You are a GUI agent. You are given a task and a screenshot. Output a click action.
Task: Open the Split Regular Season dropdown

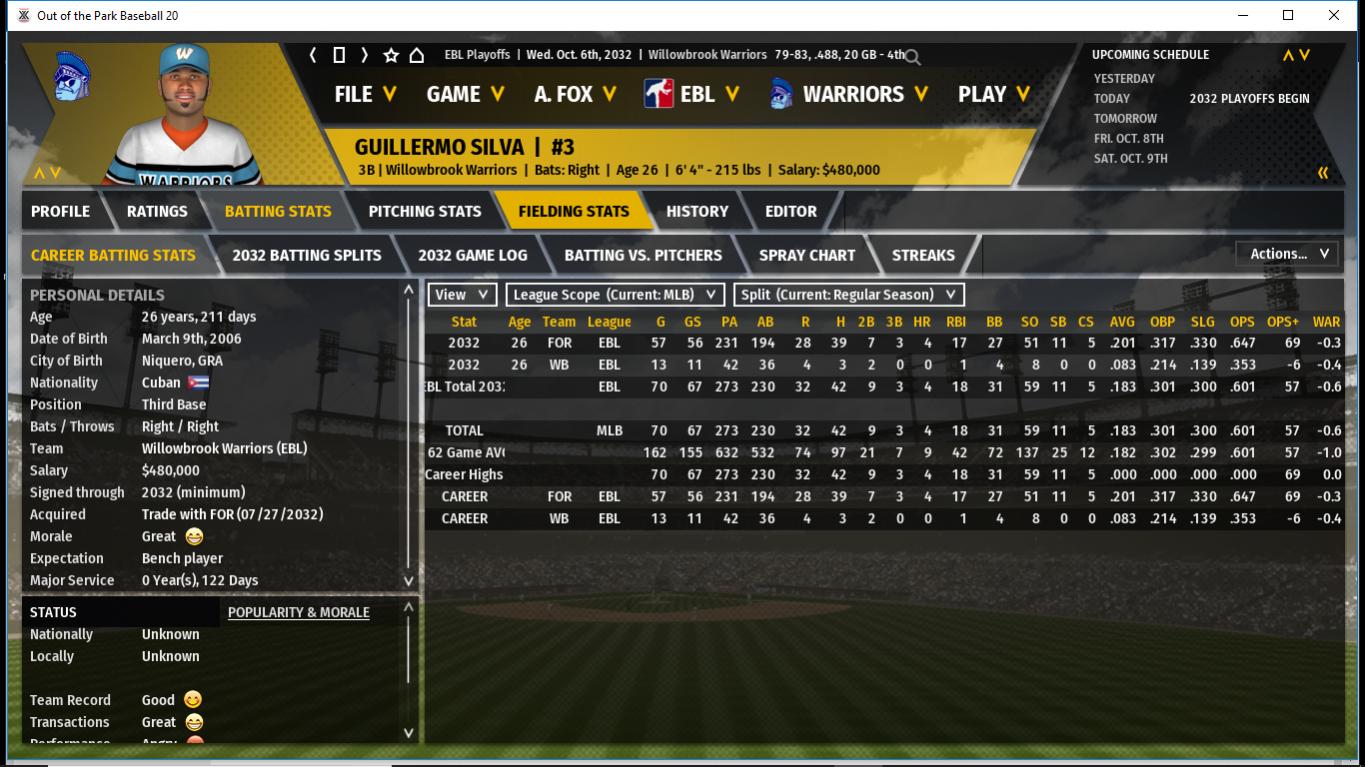pos(849,295)
